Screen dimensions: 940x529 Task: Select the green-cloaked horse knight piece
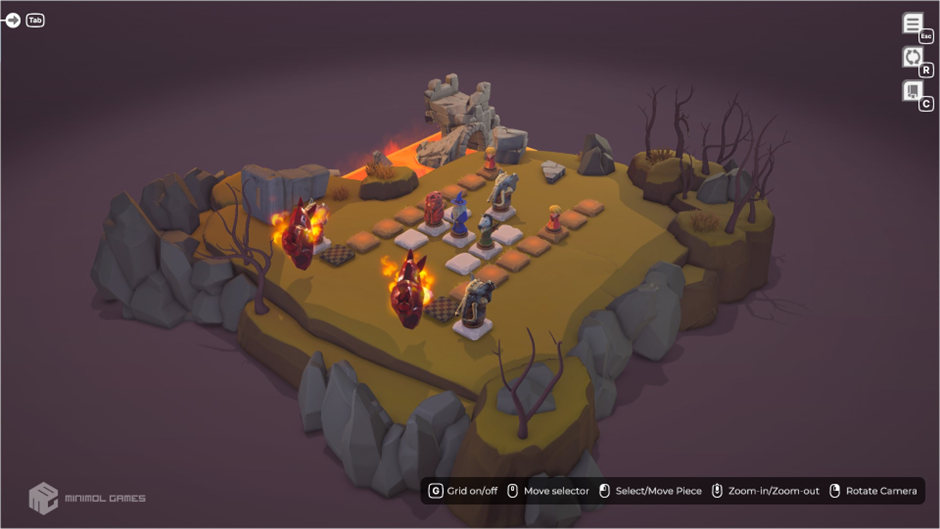(x=485, y=232)
